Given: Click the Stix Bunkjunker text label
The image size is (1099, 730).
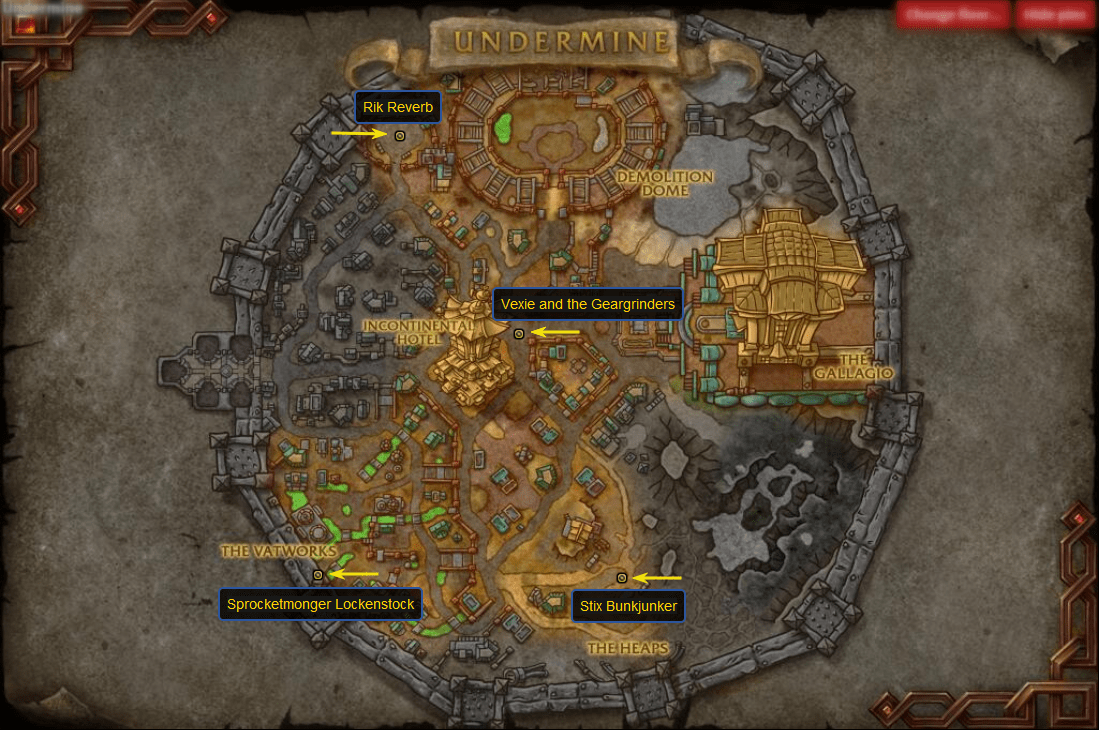Looking at the screenshot, I should (x=628, y=606).
